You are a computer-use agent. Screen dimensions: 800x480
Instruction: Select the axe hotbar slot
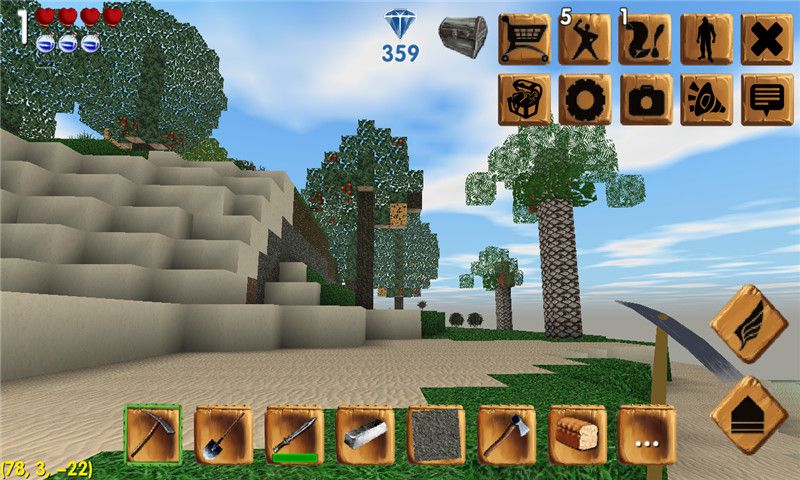click(506, 434)
